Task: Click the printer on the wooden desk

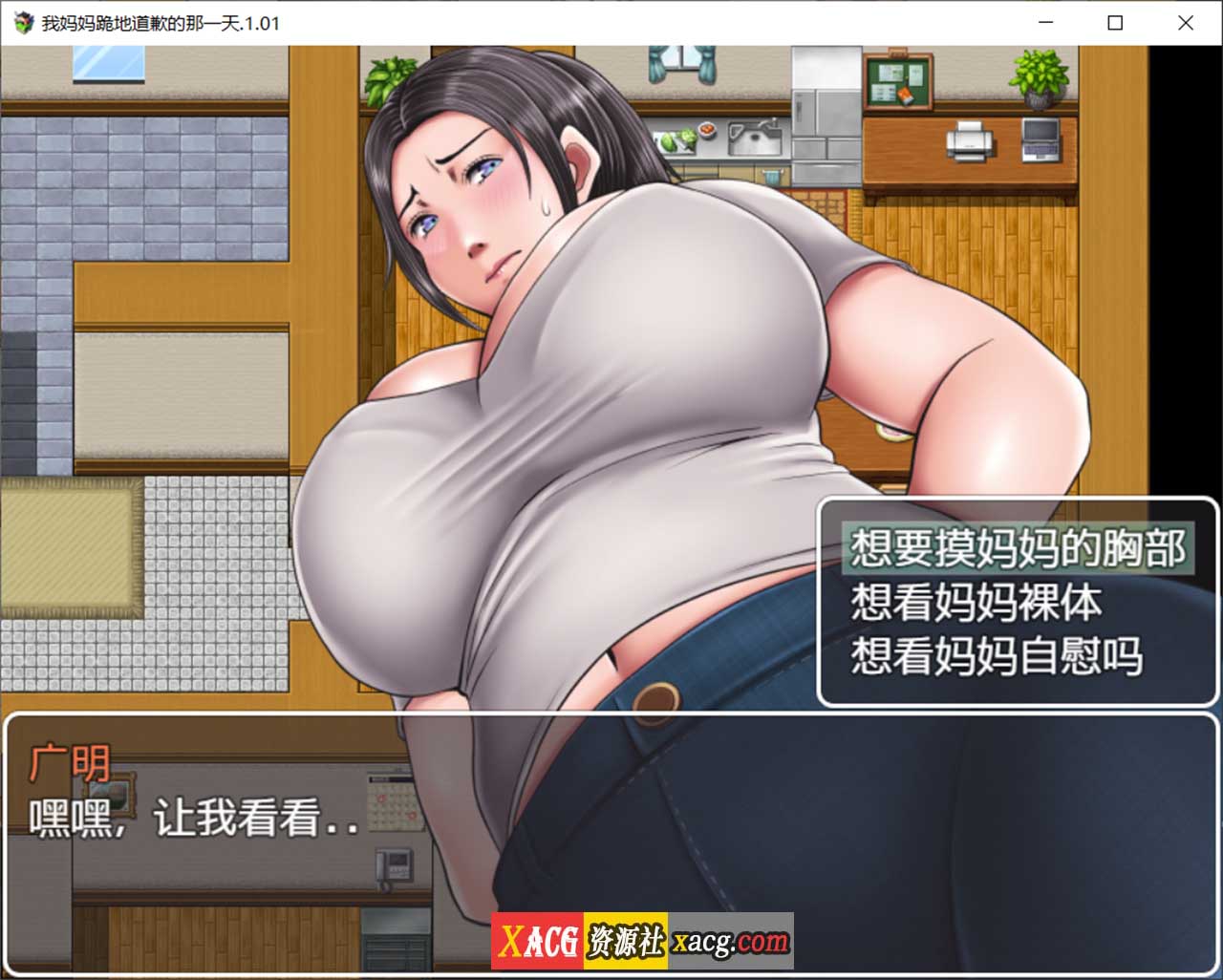Action: pyautogui.click(x=968, y=143)
